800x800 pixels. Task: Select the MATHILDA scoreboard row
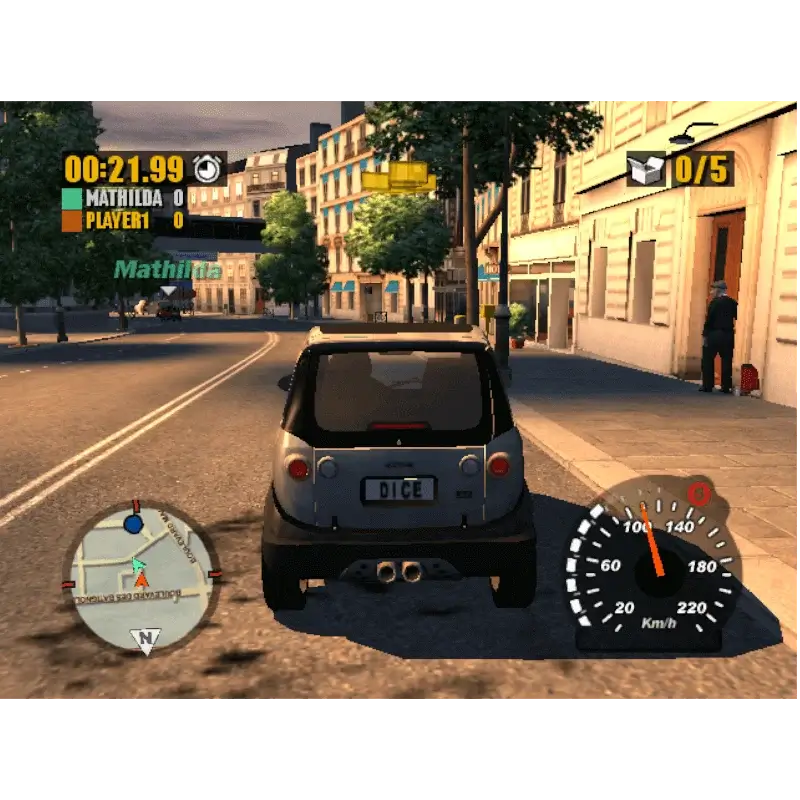(x=124, y=198)
